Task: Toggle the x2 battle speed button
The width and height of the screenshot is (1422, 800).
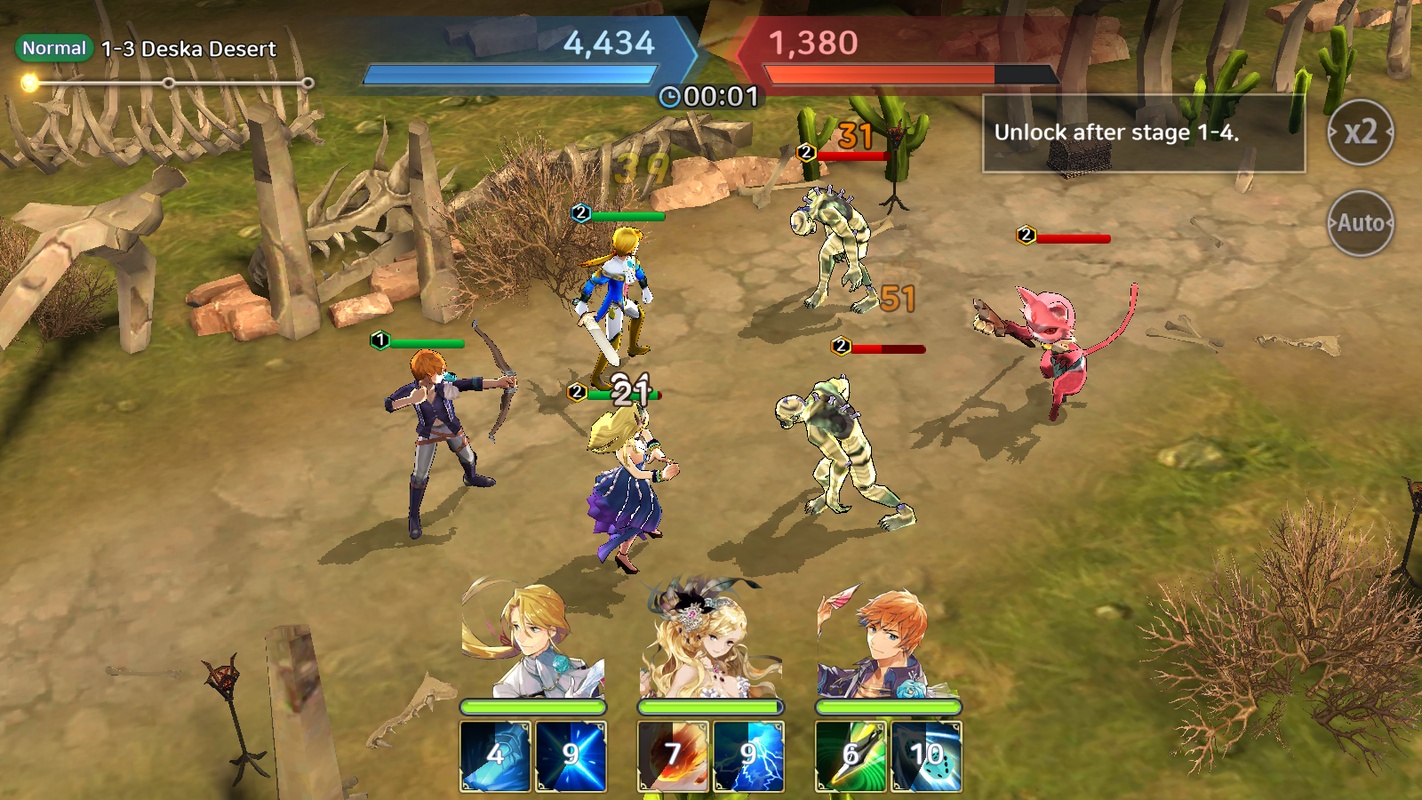Action: point(1360,132)
